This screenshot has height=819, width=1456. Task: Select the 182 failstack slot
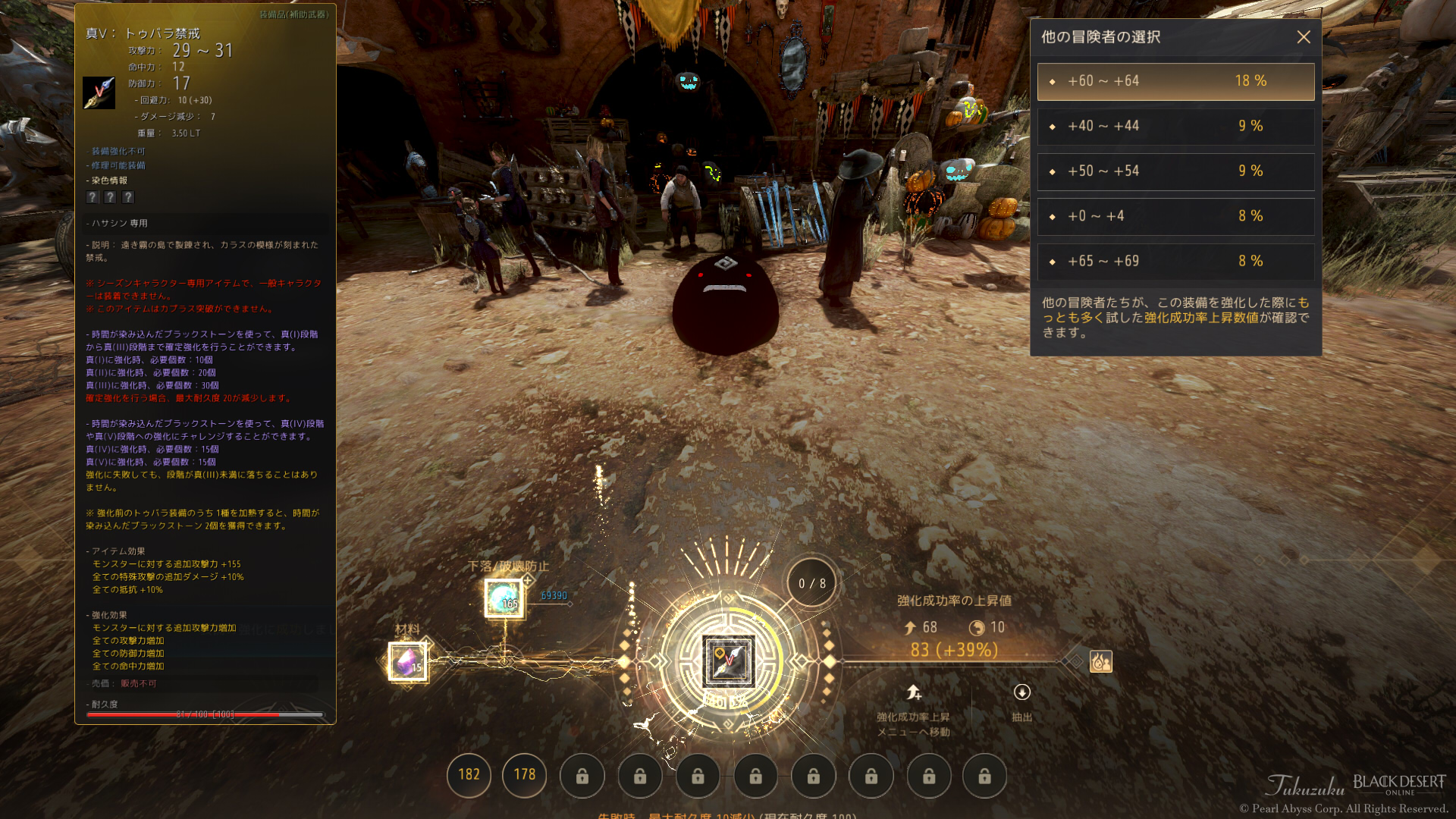click(x=469, y=775)
